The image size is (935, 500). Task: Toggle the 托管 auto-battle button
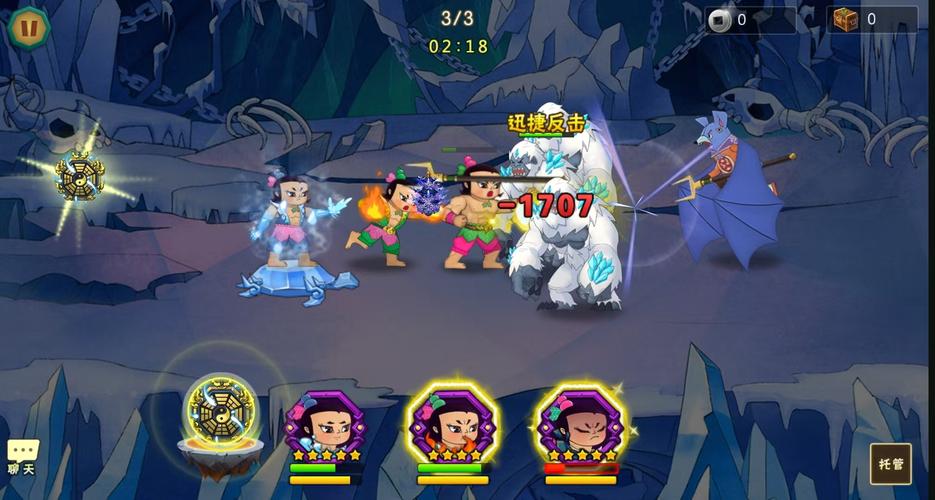click(890, 464)
